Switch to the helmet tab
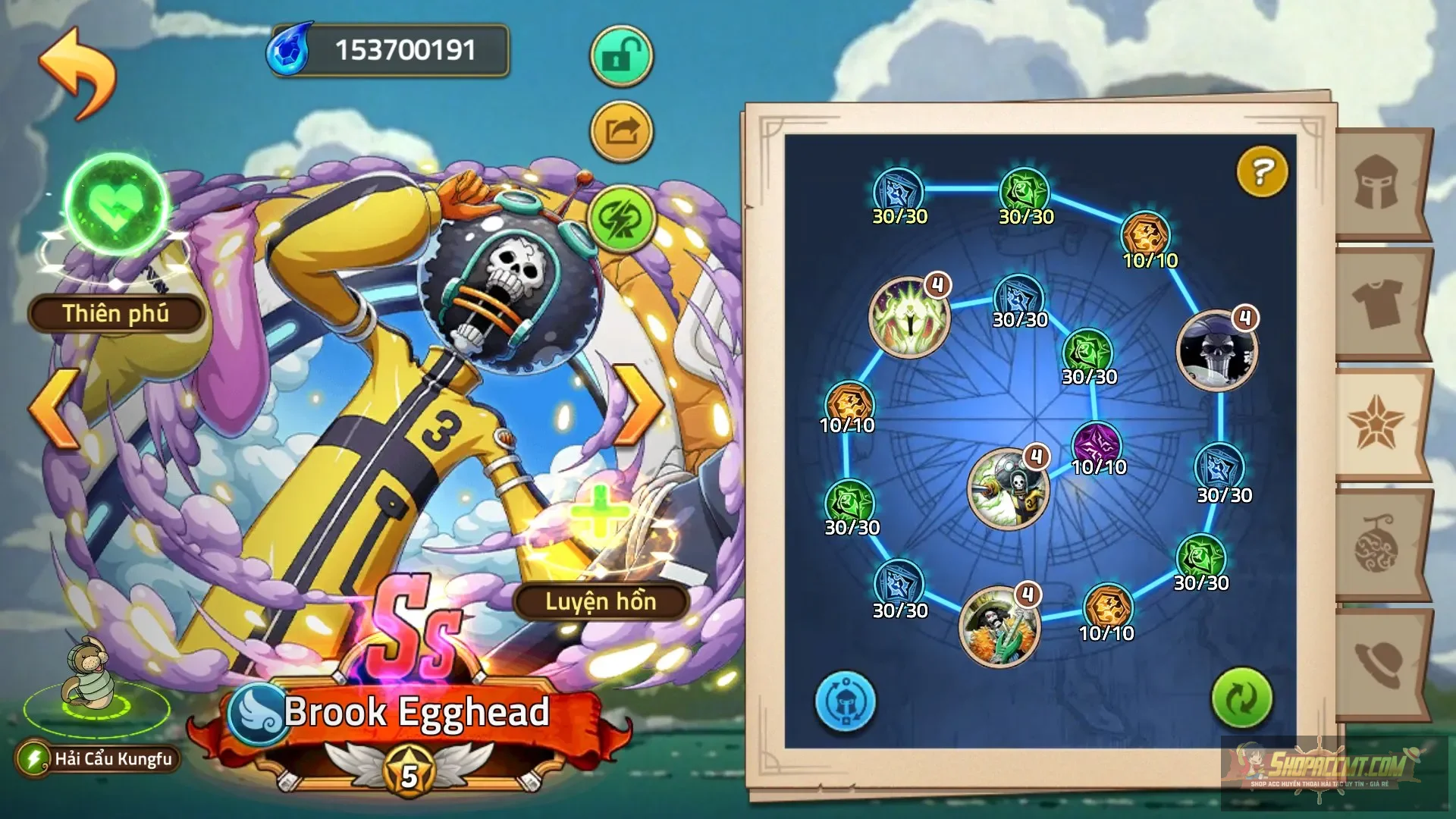 [1377, 184]
